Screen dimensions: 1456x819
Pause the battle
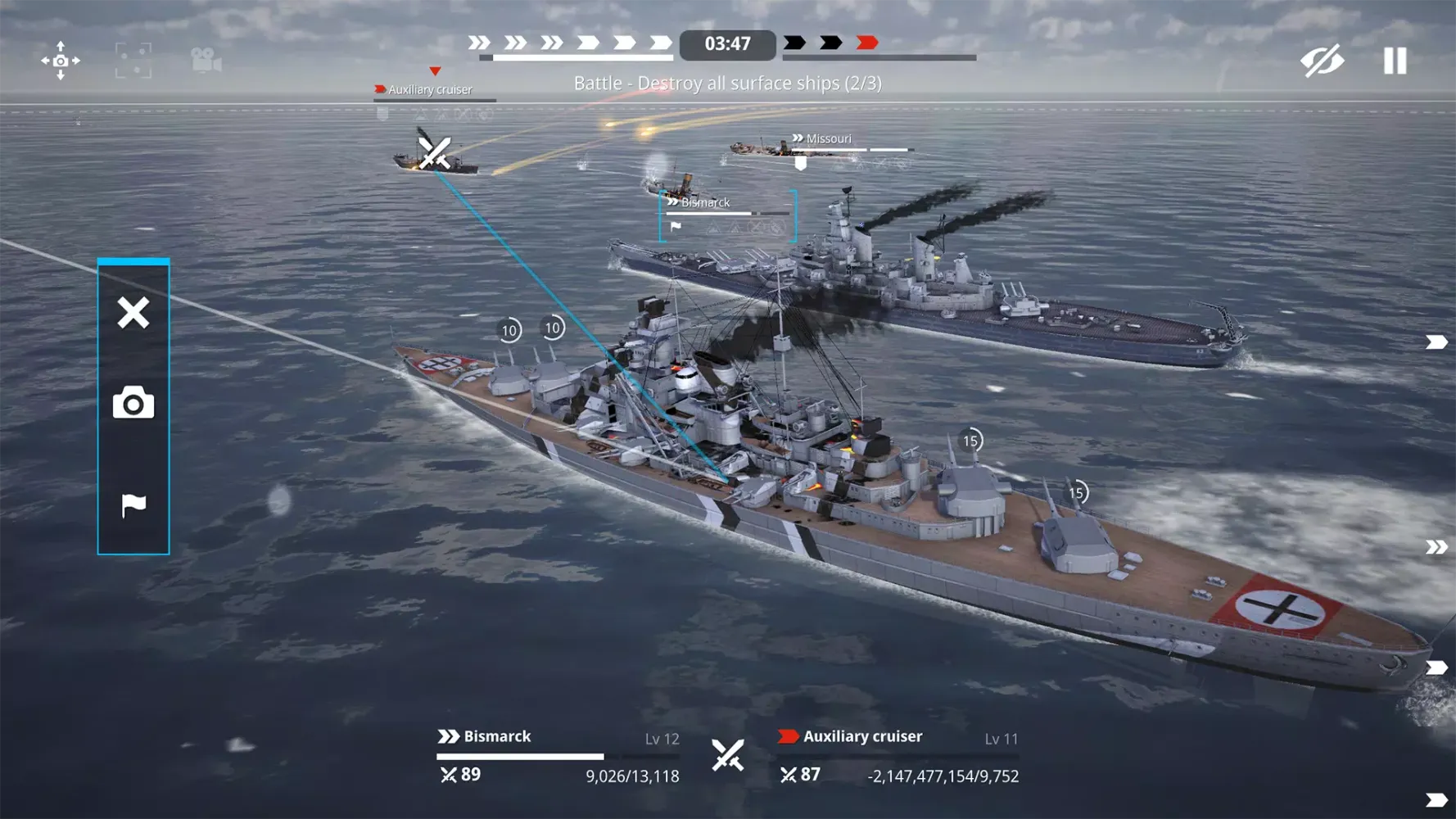(x=1394, y=61)
